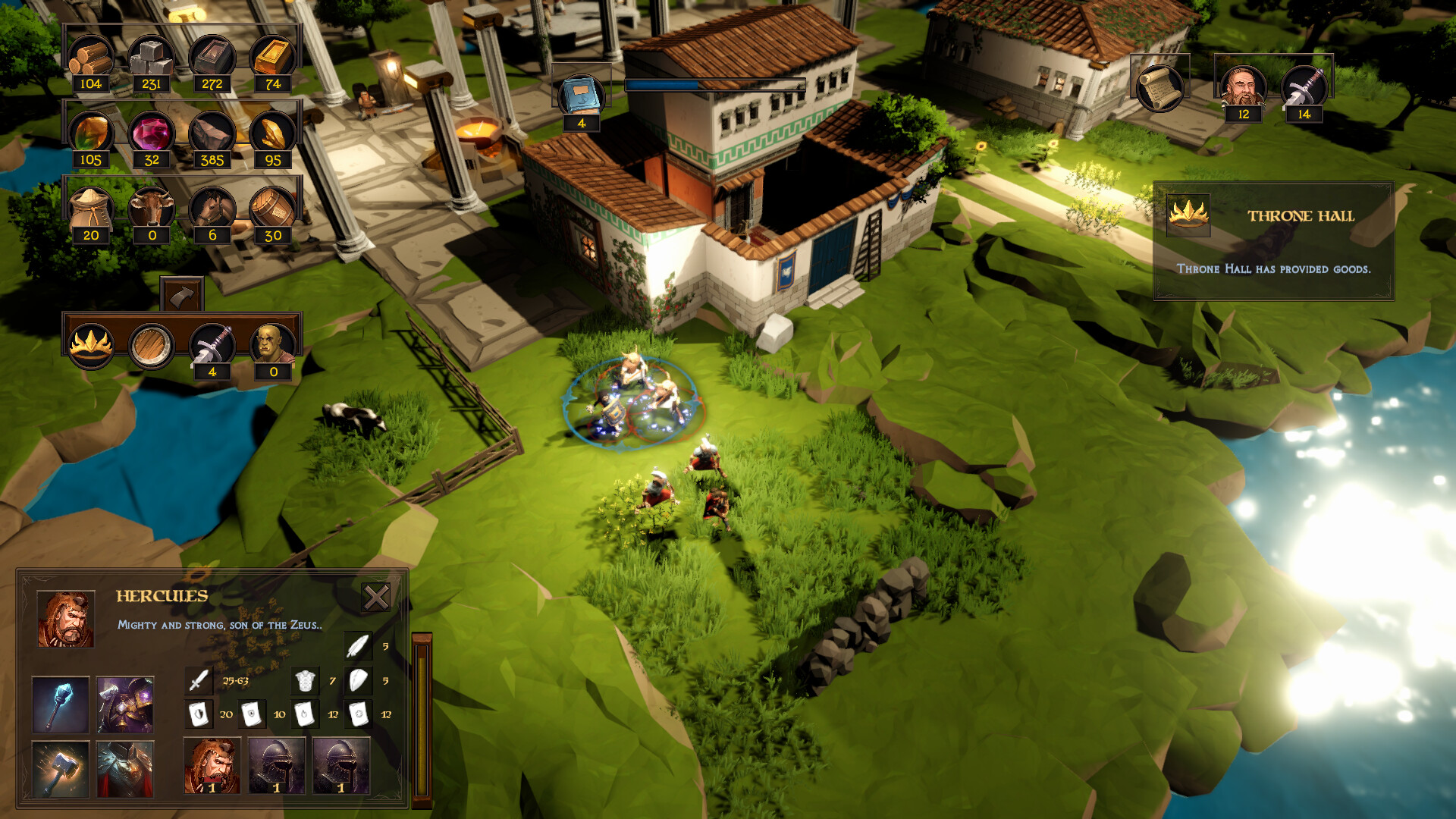Close the Hercules hero panel

pyautogui.click(x=375, y=598)
